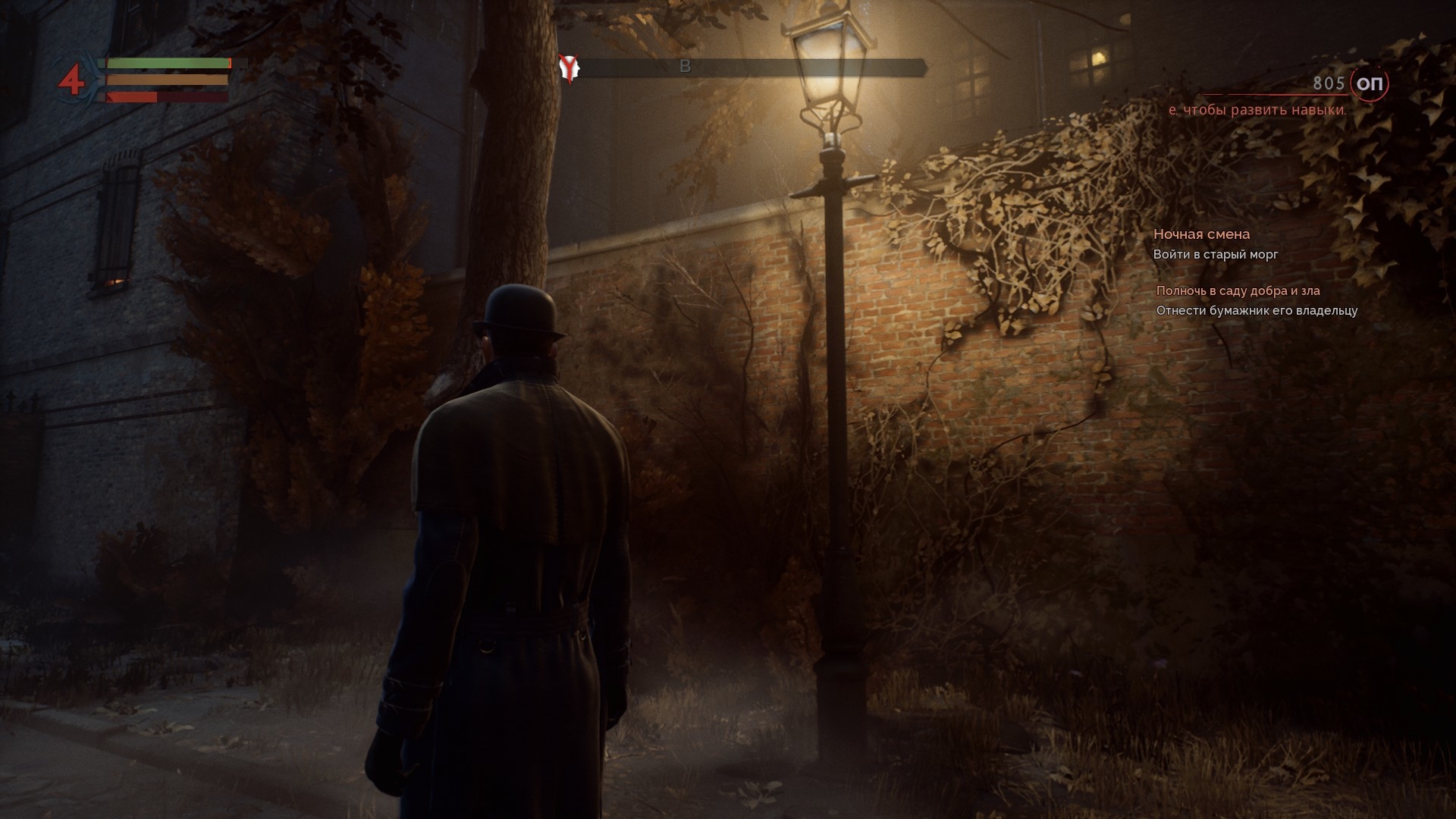The height and width of the screenshot is (819, 1456).
Task: Select the Войти в старый морг objective
Action: pyautogui.click(x=1215, y=255)
